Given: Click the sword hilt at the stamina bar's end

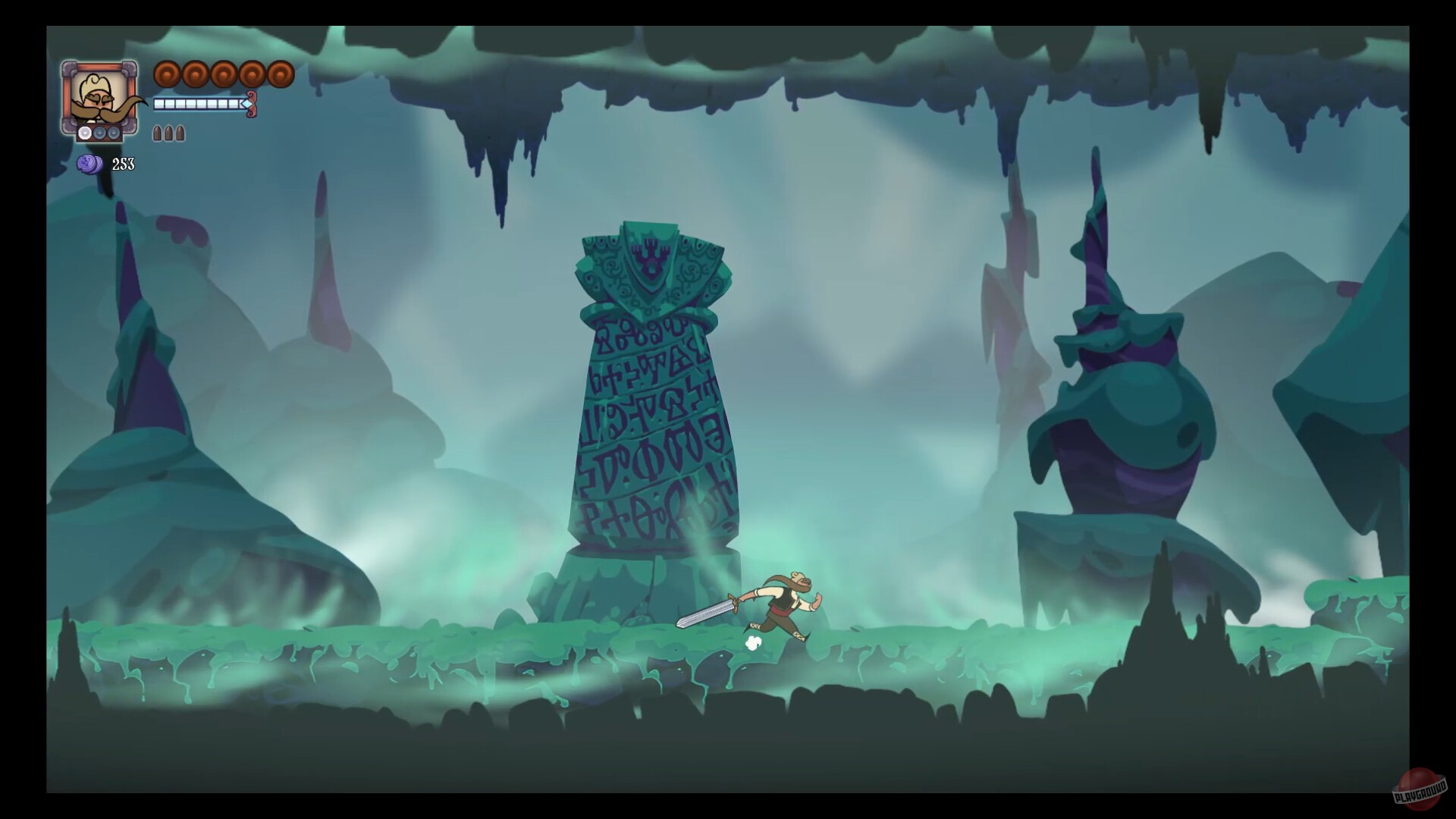Looking at the screenshot, I should [251, 105].
